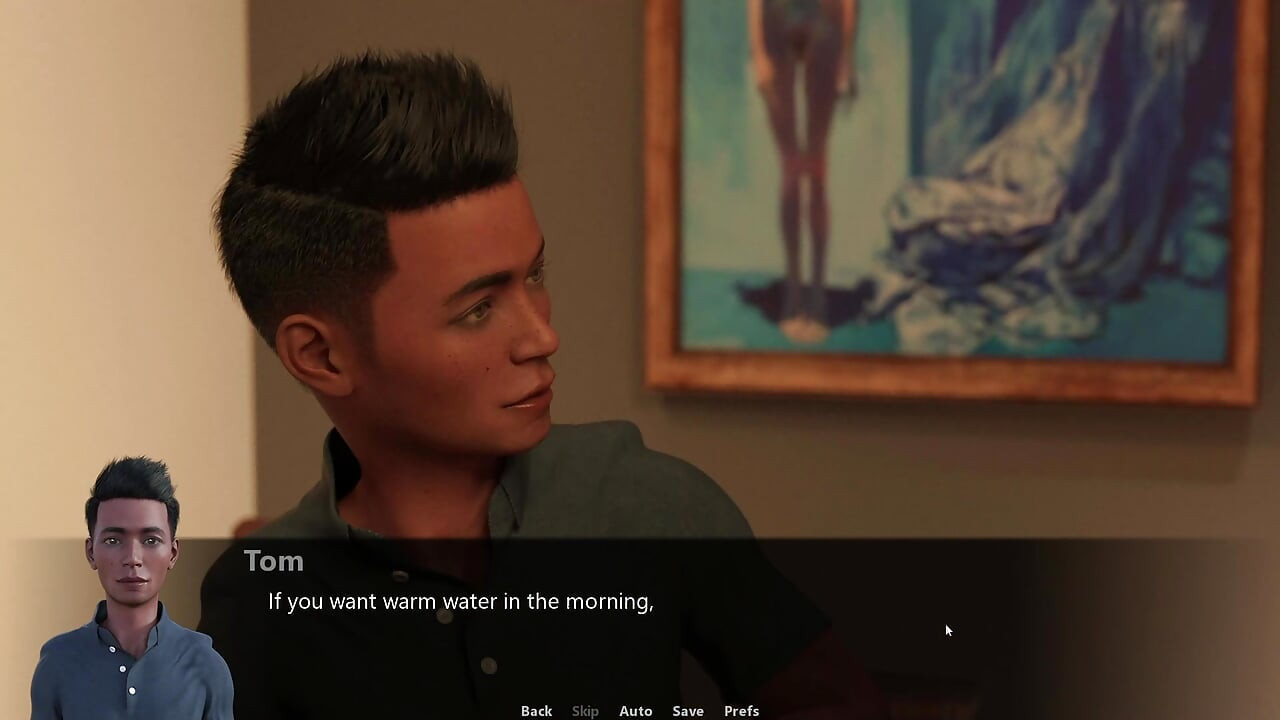Click the mouse cursor location area
Screen dimensions: 1280x720
click(x=946, y=630)
